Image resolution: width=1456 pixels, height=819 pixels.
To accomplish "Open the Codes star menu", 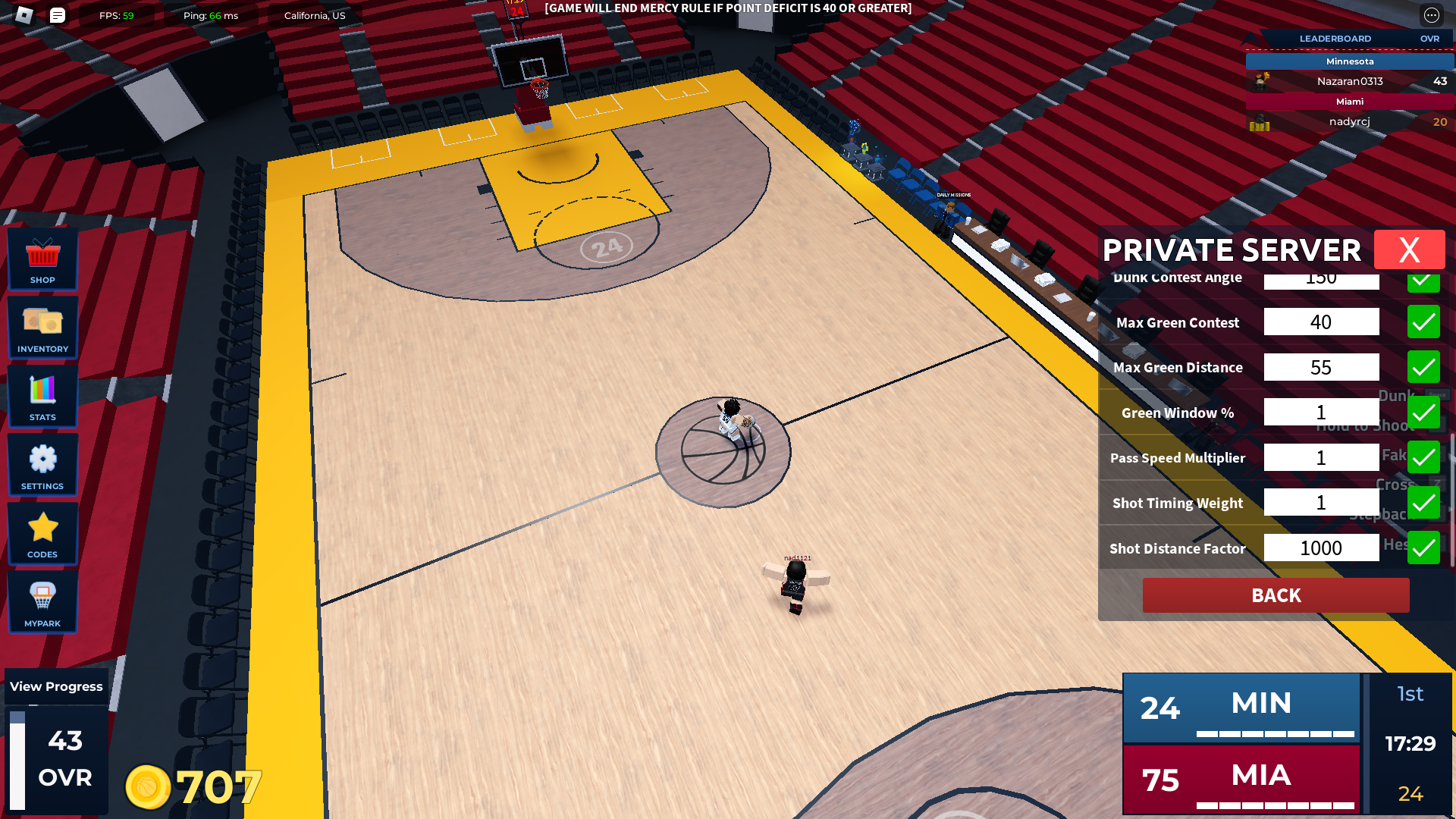I will [42, 533].
